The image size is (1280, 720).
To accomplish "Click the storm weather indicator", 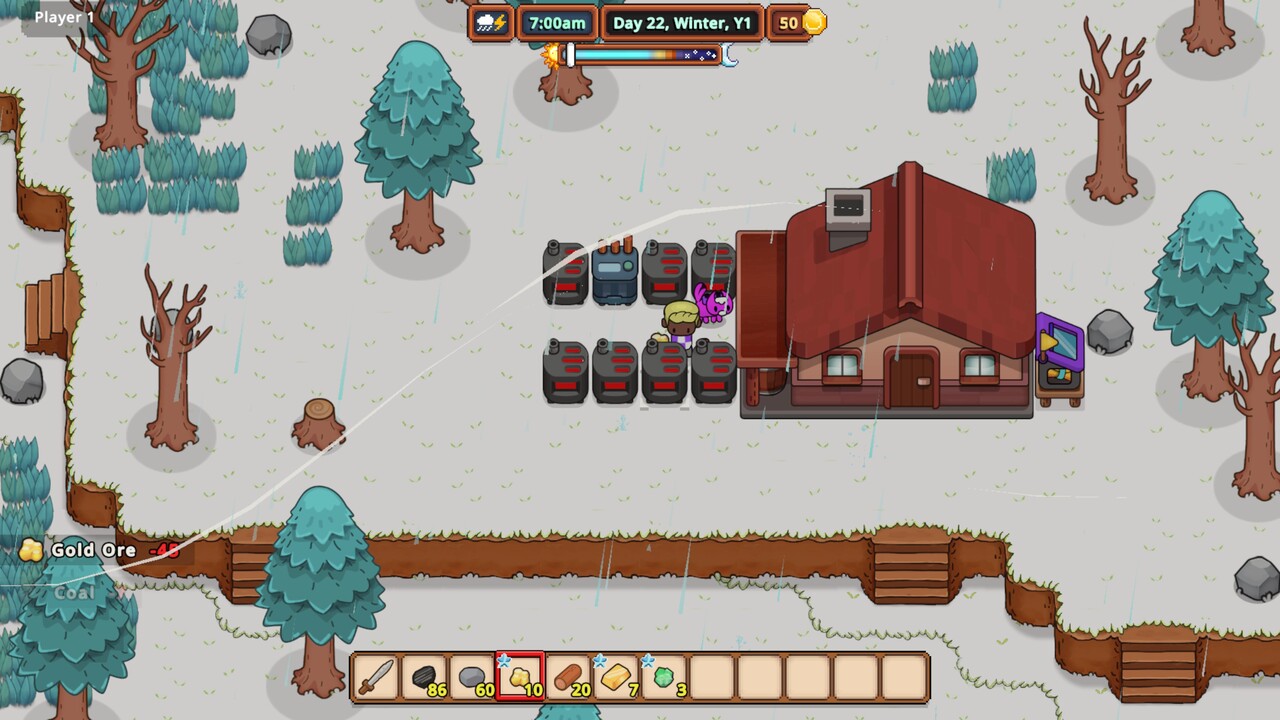I will (490, 22).
